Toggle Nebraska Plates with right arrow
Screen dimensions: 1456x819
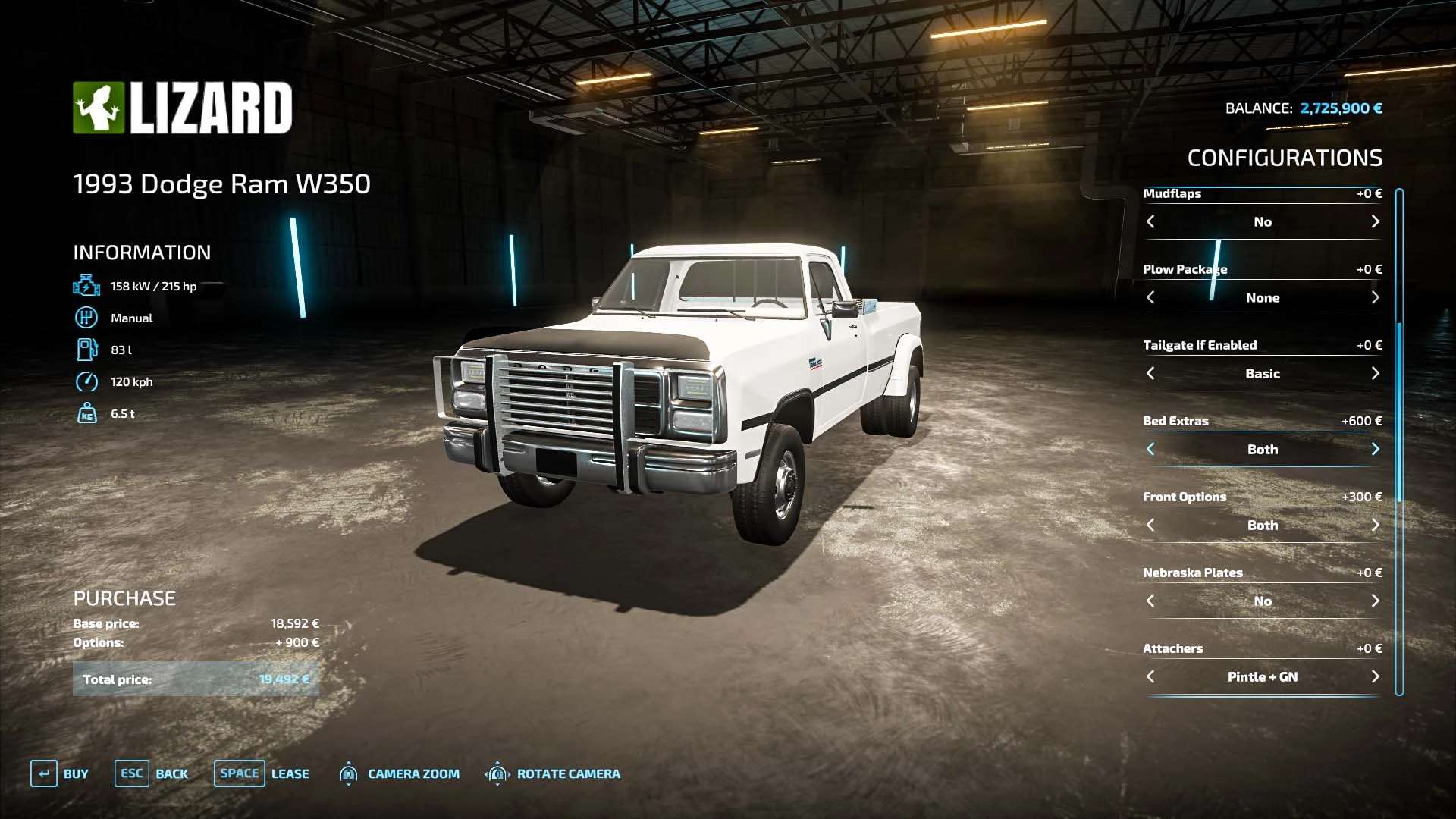pos(1375,601)
